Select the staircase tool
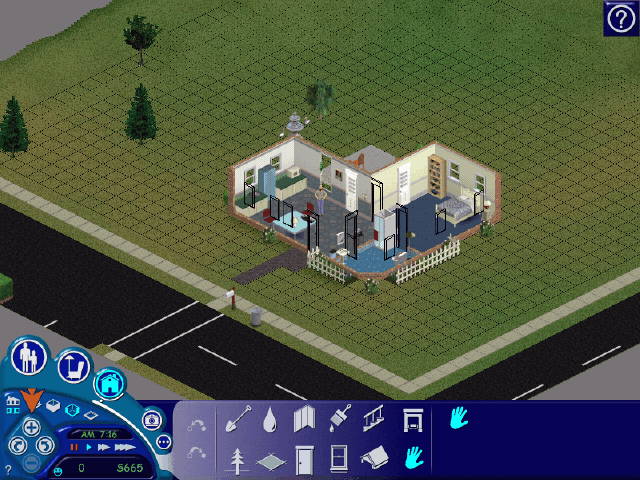 (x=373, y=419)
